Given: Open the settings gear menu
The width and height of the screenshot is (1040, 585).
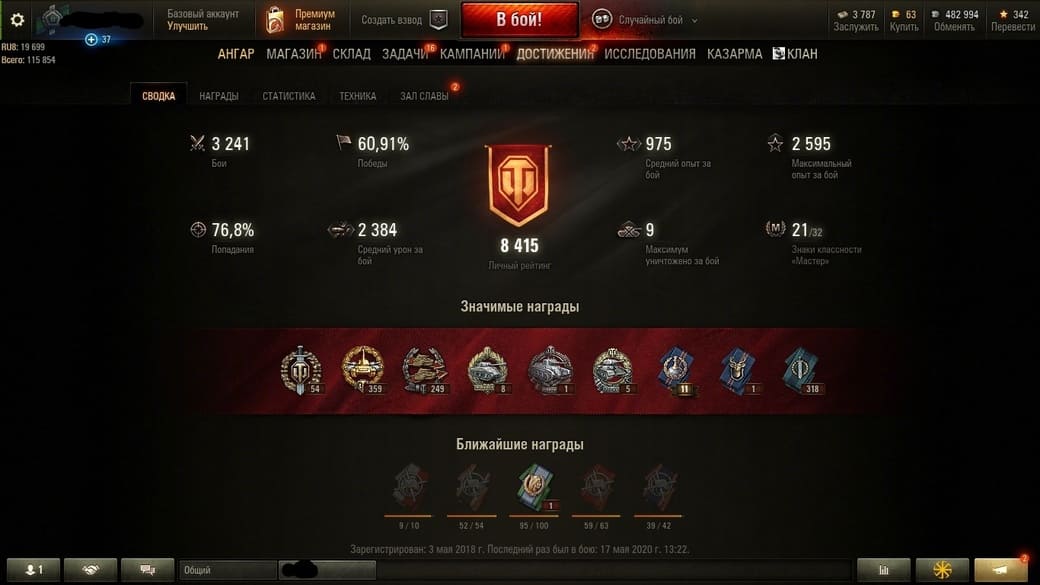Looking at the screenshot, I should coord(17,20).
